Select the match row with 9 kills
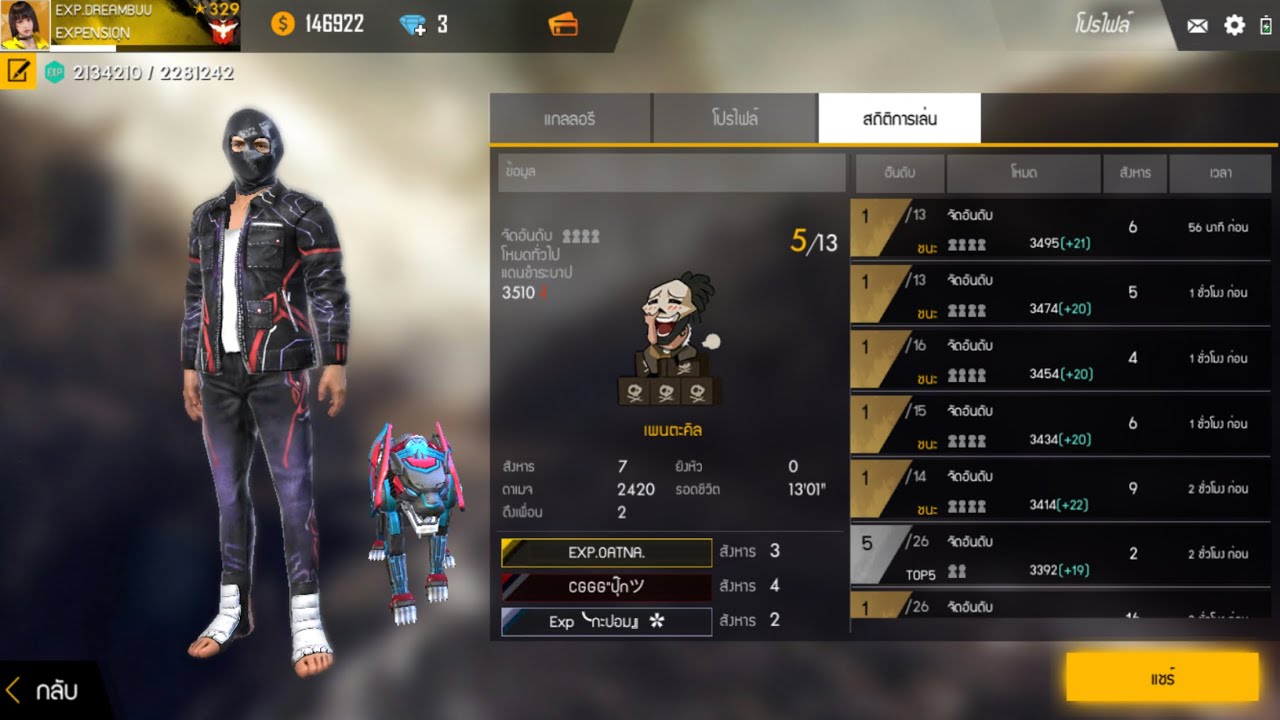1280x720 pixels. click(x=1060, y=489)
